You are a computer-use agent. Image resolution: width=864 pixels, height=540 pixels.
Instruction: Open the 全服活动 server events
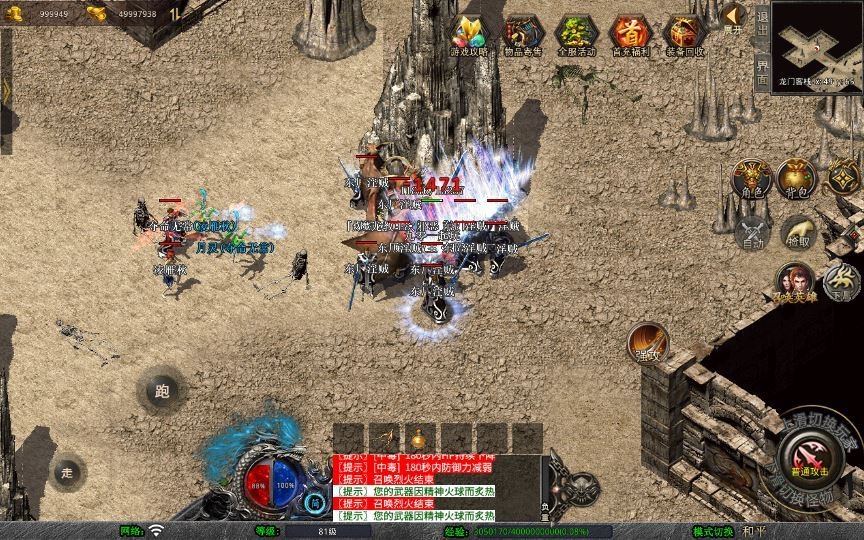(x=575, y=35)
